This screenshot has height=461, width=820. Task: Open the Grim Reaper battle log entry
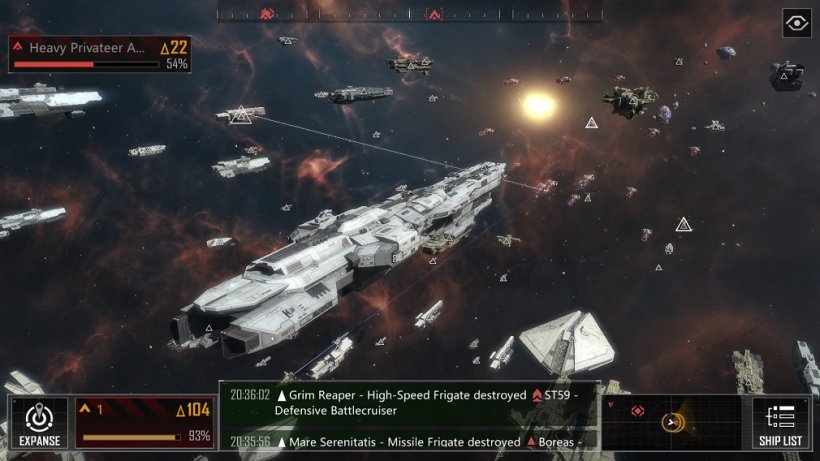click(410, 402)
